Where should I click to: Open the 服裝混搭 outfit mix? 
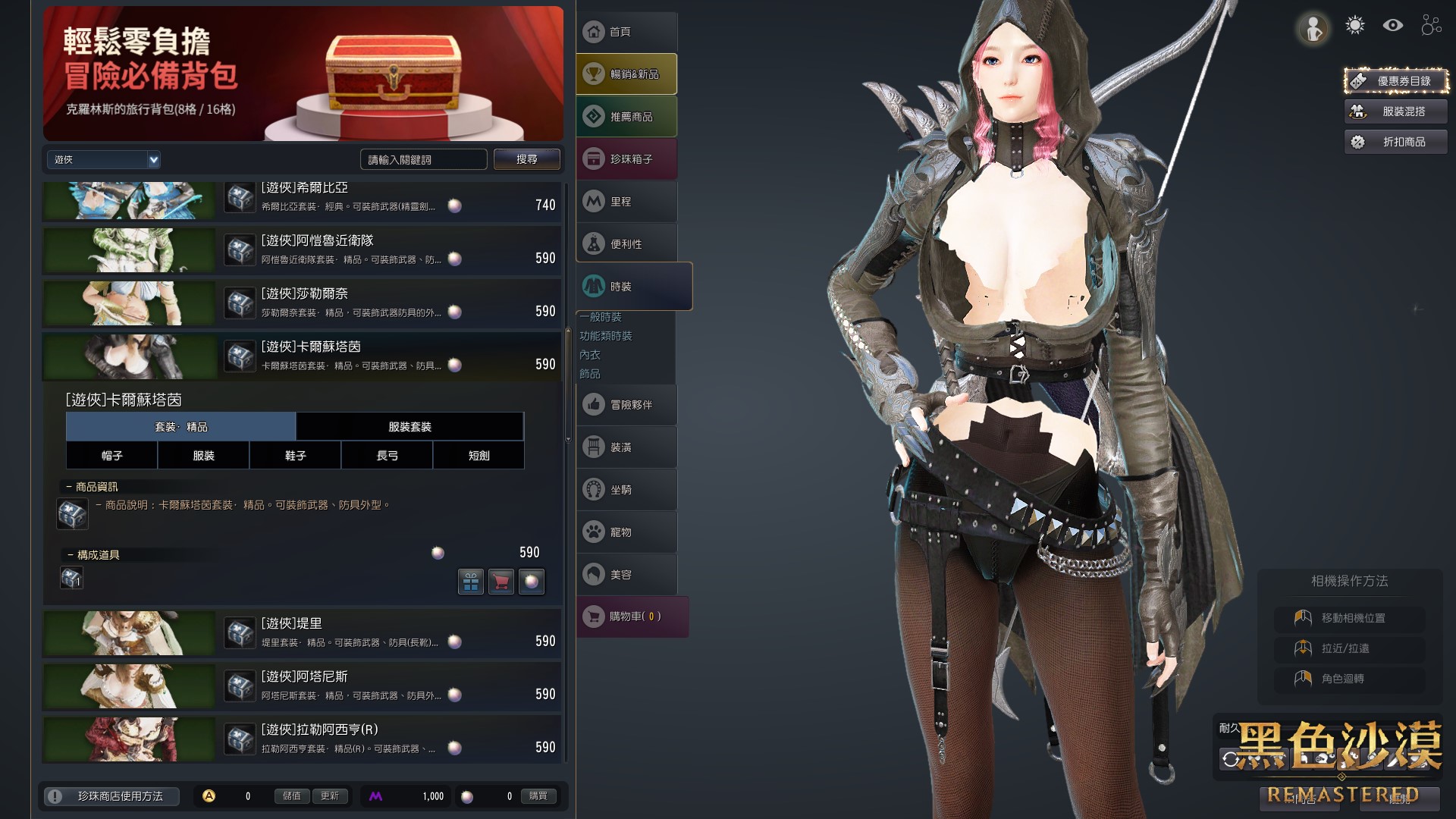click(x=1395, y=111)
